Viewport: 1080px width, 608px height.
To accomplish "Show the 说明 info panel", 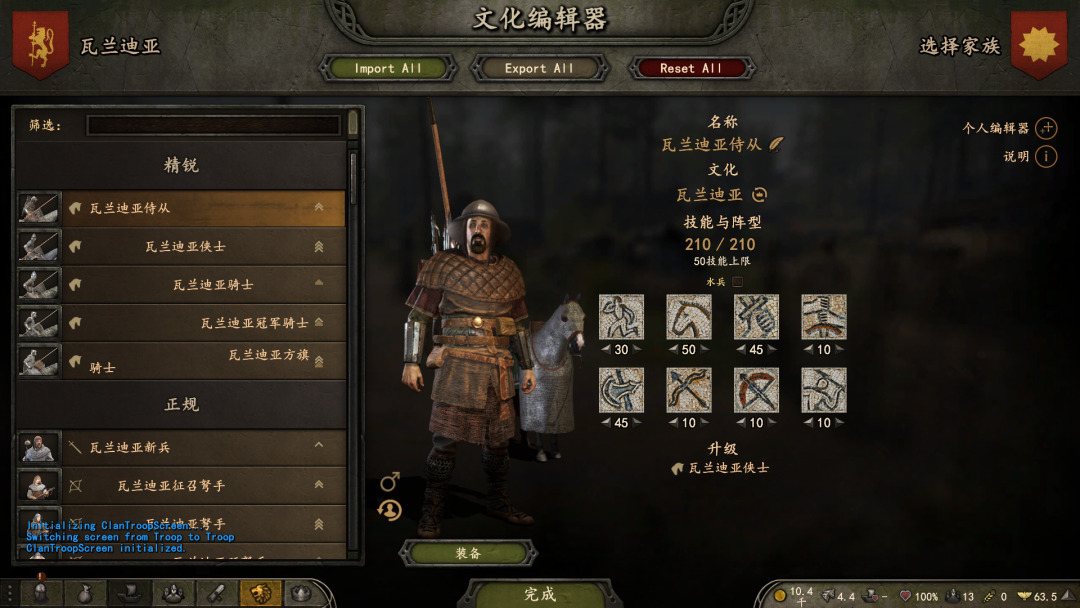I will pyautogui.click(x=1046, y=156).
